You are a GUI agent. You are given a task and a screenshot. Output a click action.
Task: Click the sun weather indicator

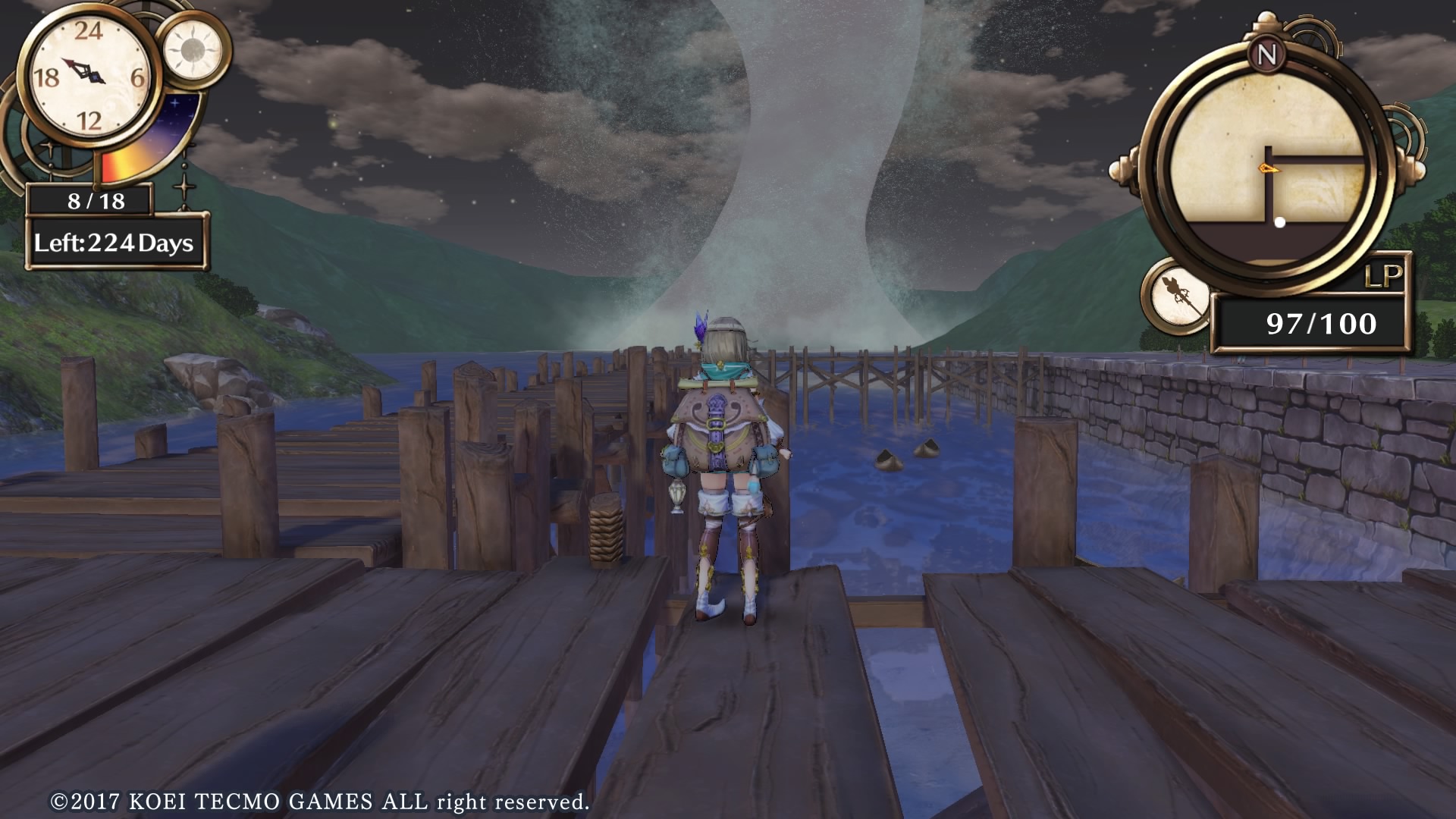point(193,50)
